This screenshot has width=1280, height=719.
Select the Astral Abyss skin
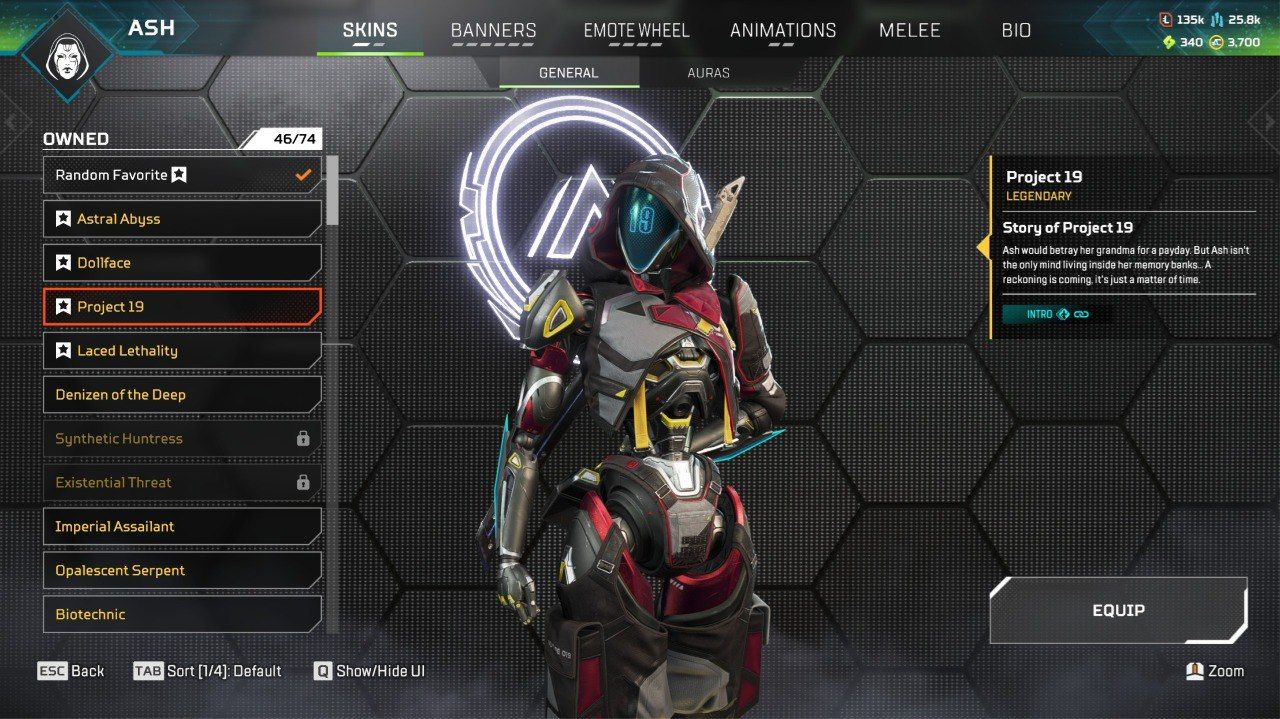182,219
